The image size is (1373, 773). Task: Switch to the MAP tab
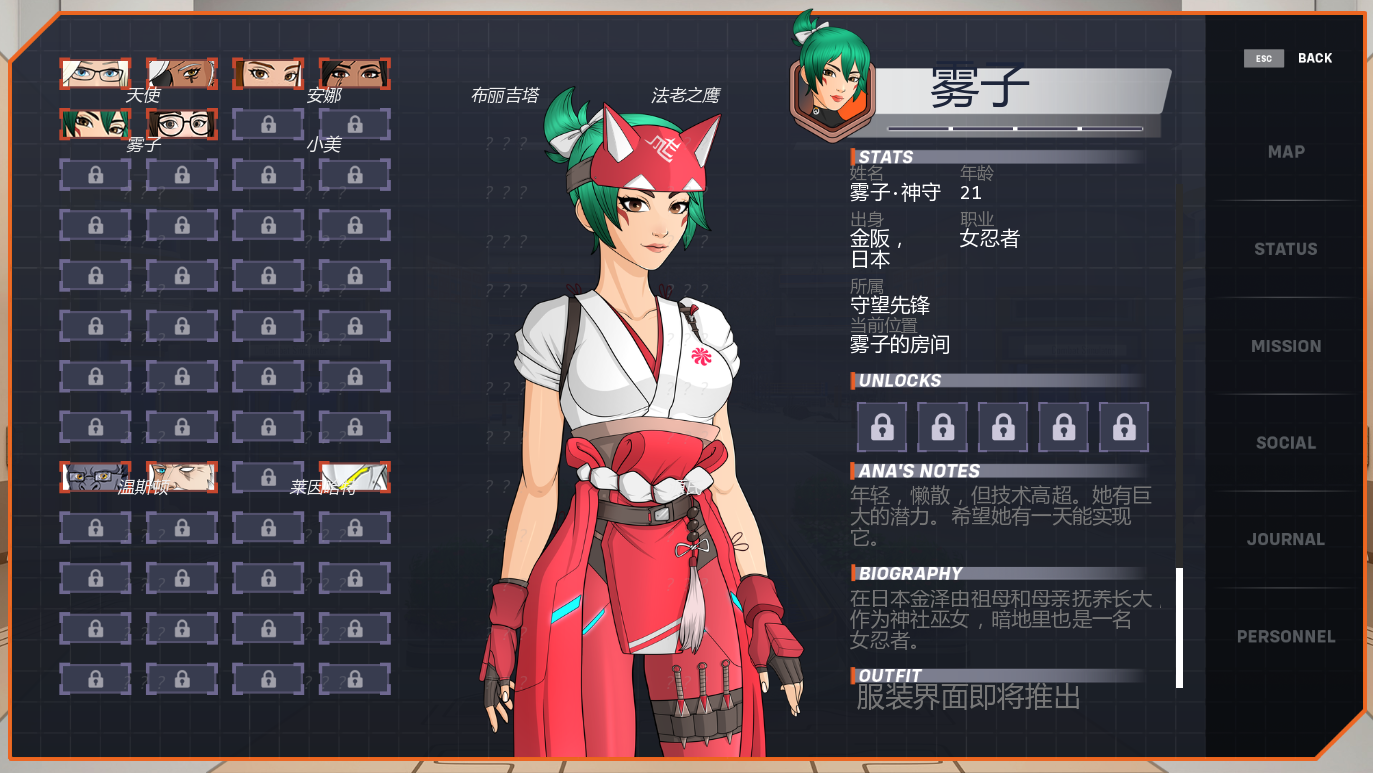point(1285,151)
